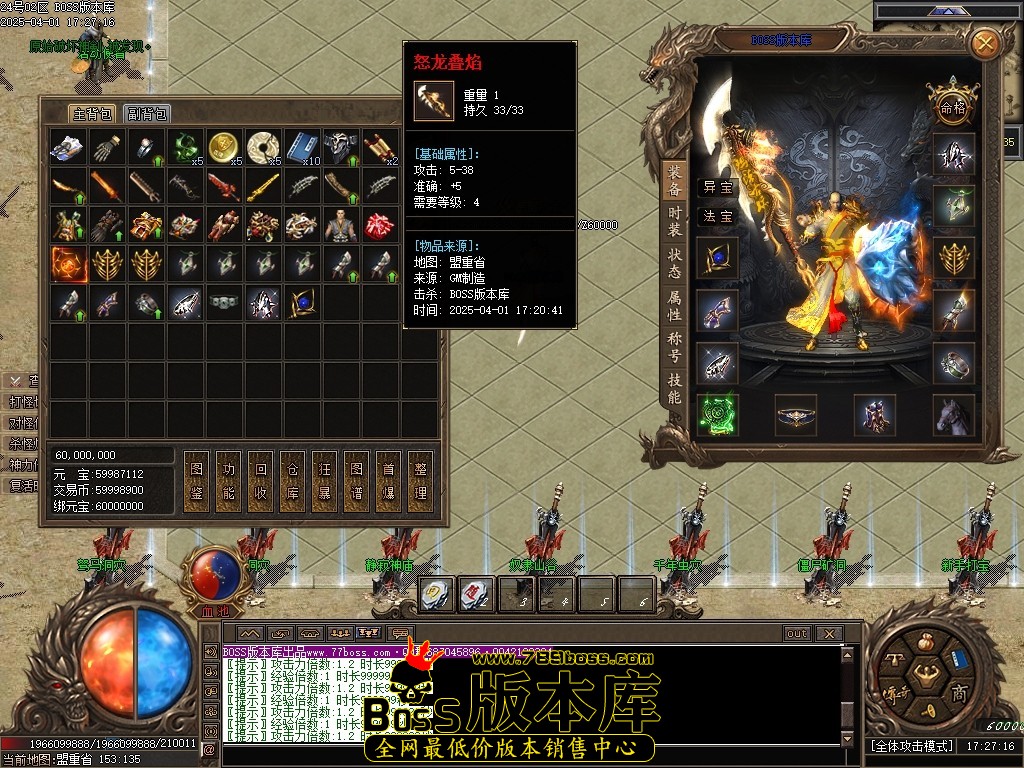The height and width of the screenshot is (768, 1024).
Task: Select the 主背包 main bag tab
Action: pyautogui.click(x=92, y=113)
